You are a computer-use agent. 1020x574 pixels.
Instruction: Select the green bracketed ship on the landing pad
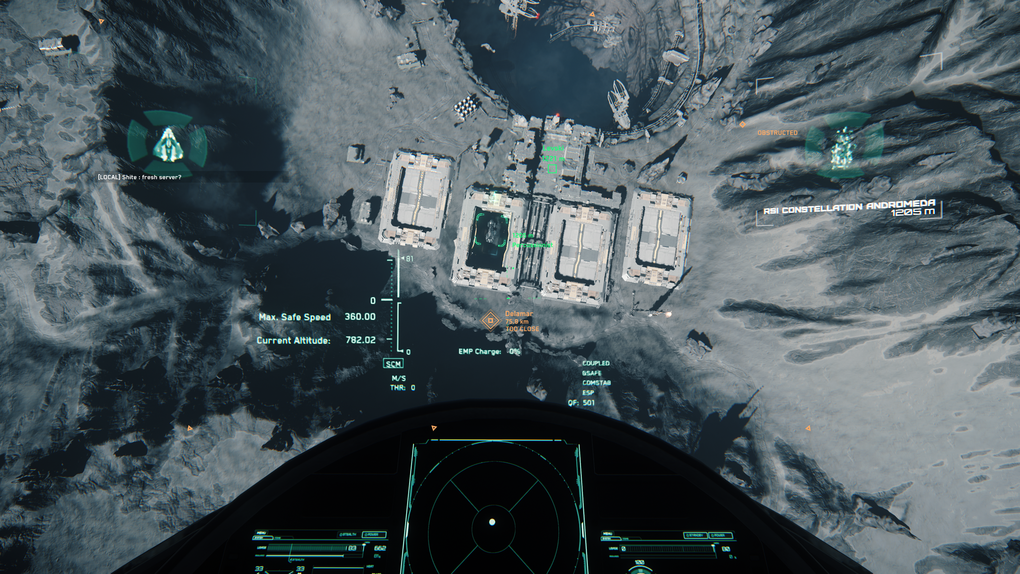coord(491,229)
